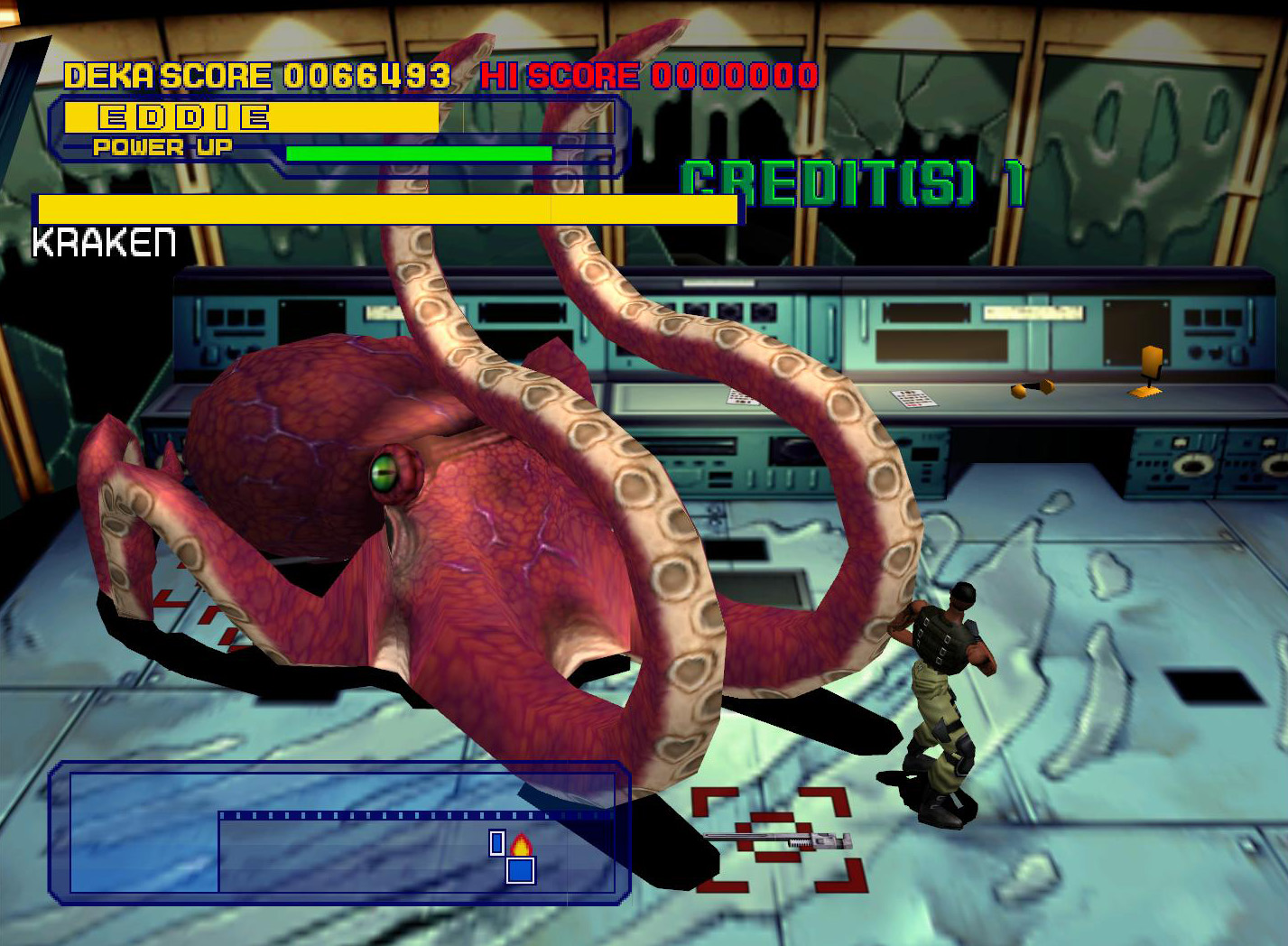Select the large blue square radar marker
Screen dimensions: 1288x946
coord(521,870)
